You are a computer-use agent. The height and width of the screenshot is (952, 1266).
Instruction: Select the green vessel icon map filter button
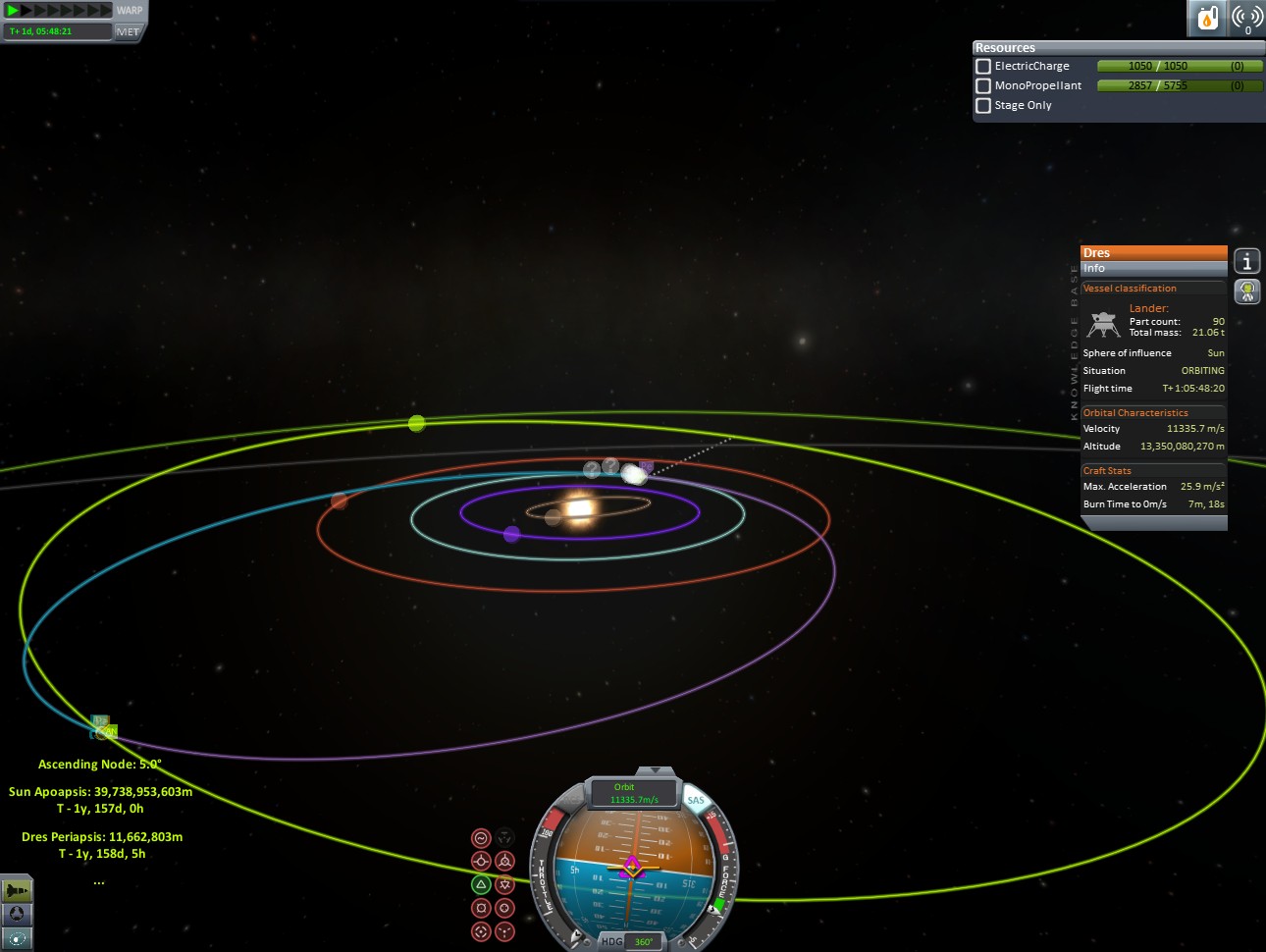[x=17, y=890]
